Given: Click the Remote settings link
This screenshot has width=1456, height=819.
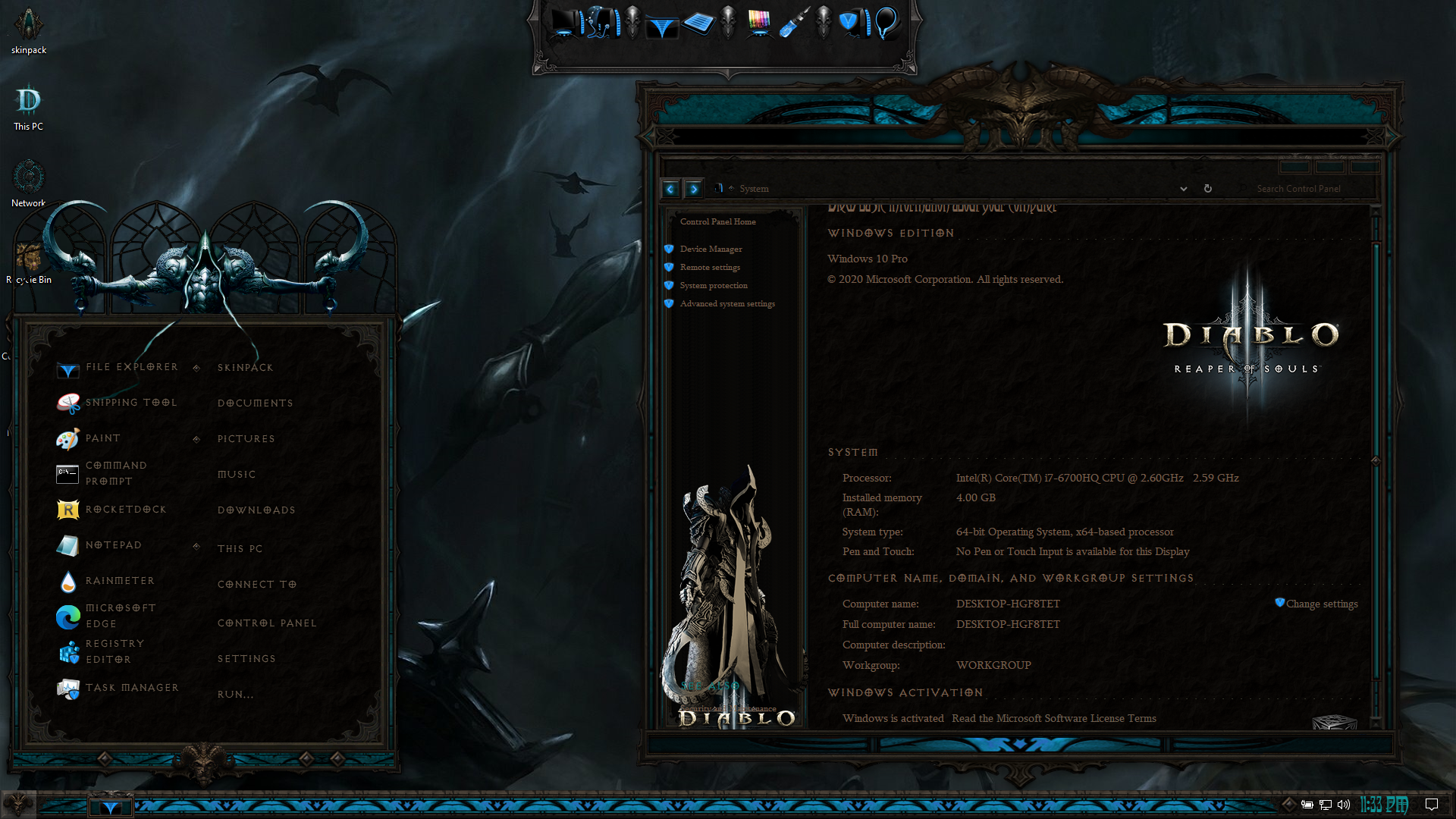Looking at the screenshot, I should [710, 268].
